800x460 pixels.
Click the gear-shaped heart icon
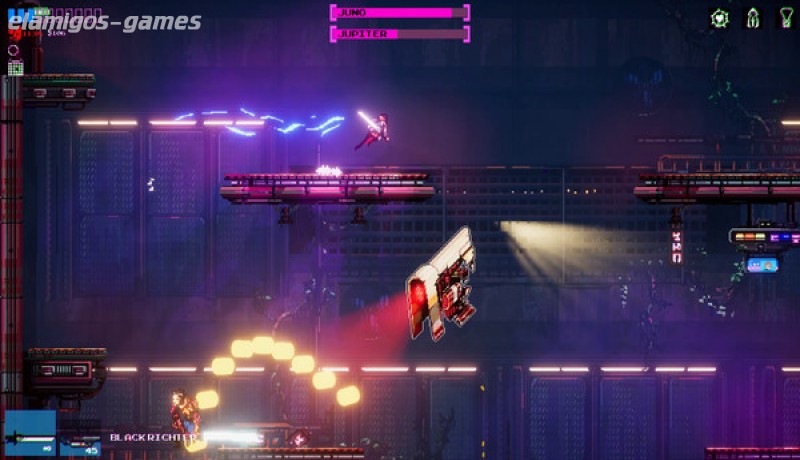(719, 17)
